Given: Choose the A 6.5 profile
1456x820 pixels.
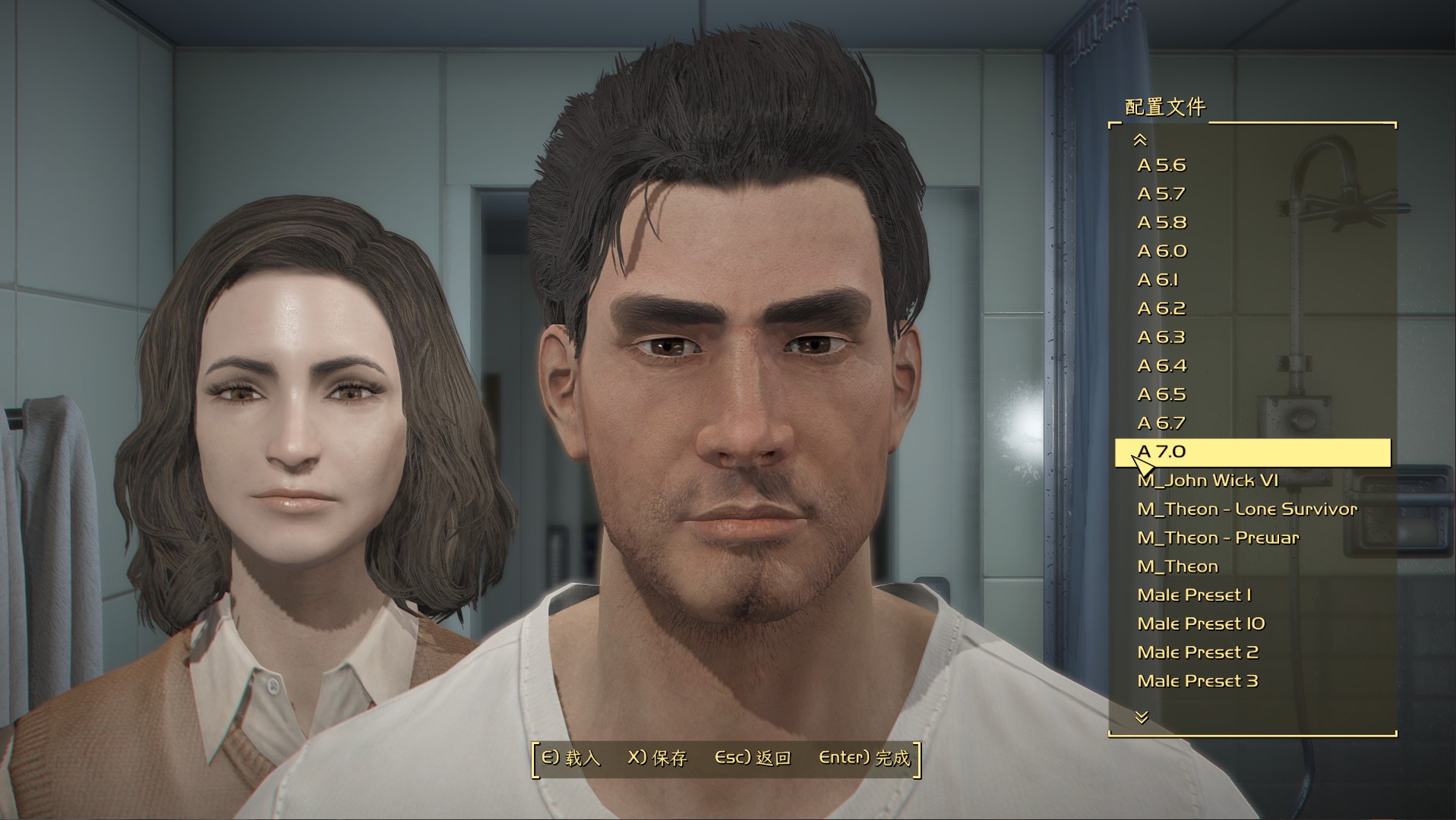Looking at the screenshot, I should (1161, 395).
